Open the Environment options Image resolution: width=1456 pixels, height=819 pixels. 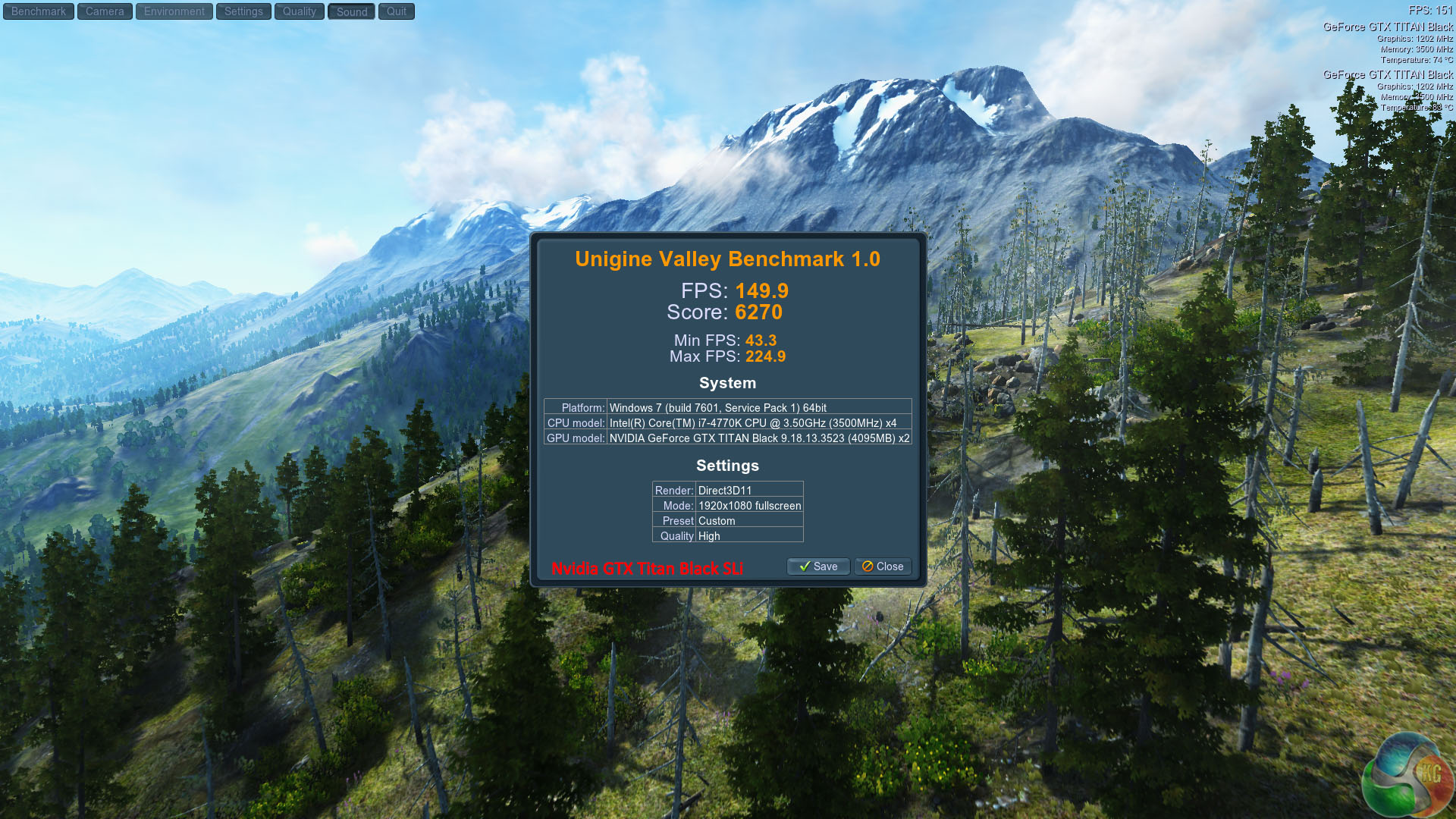174,11
